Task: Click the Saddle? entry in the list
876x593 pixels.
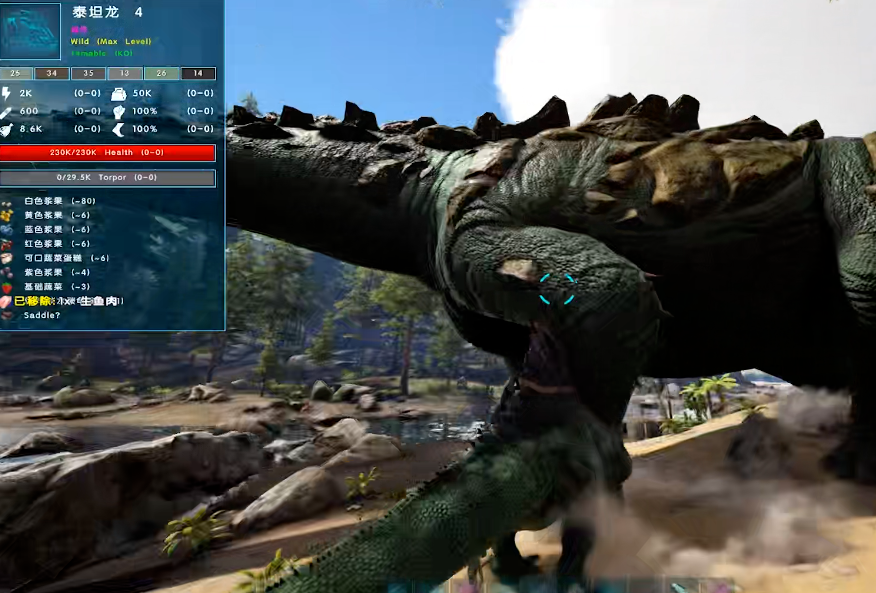Action: coord(42,315)
